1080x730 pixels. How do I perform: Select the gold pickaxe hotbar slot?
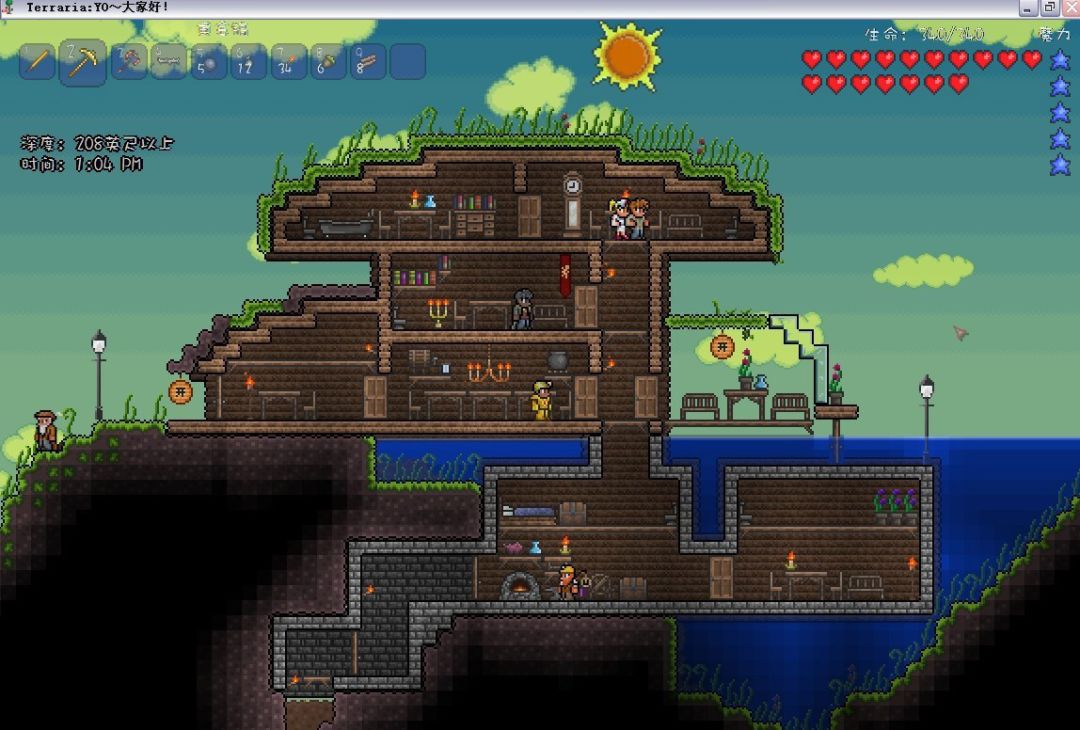(x=82, y=63)
